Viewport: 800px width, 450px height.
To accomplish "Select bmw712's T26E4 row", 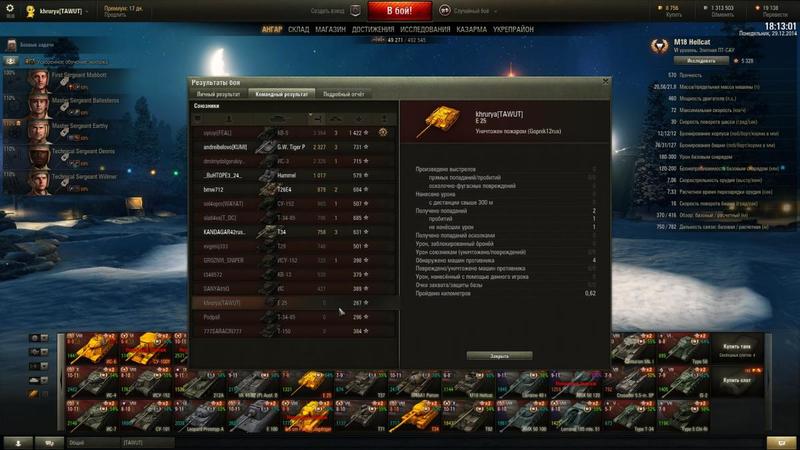I will [x=290, y=189].
